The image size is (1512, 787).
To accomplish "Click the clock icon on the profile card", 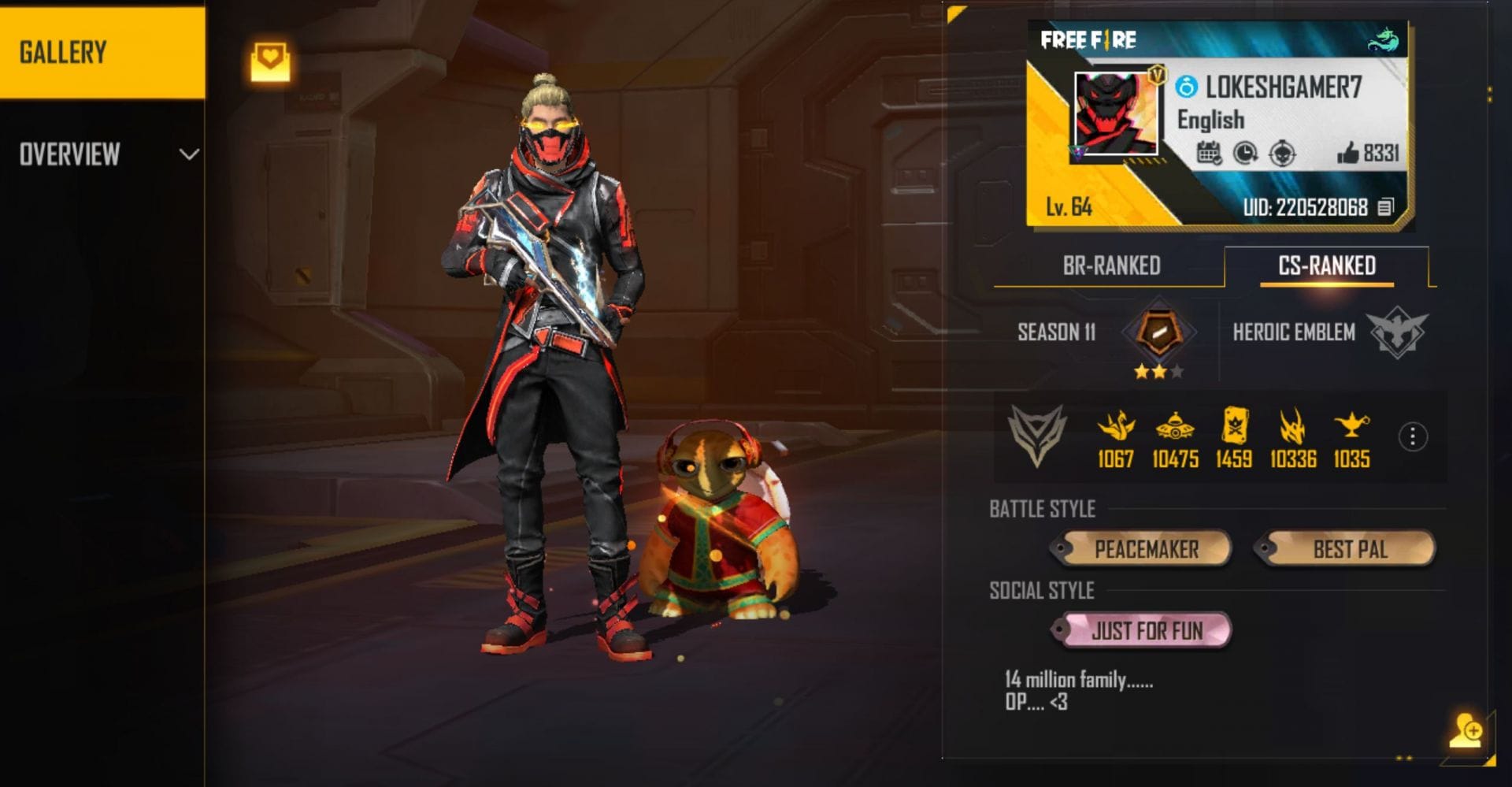I will [x=1245, y=153].
